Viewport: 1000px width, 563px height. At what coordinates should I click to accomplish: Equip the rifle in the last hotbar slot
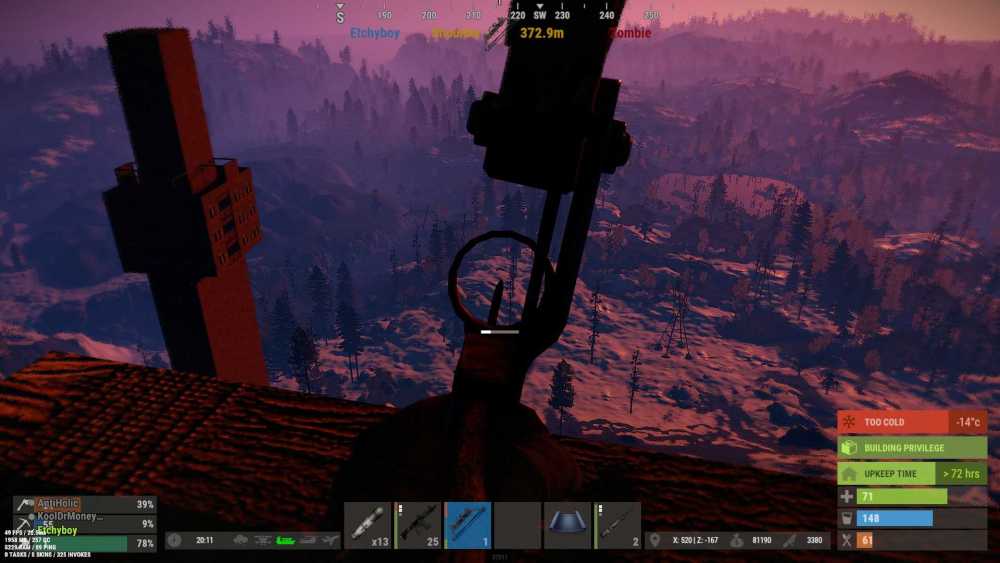tap(618, 525)
